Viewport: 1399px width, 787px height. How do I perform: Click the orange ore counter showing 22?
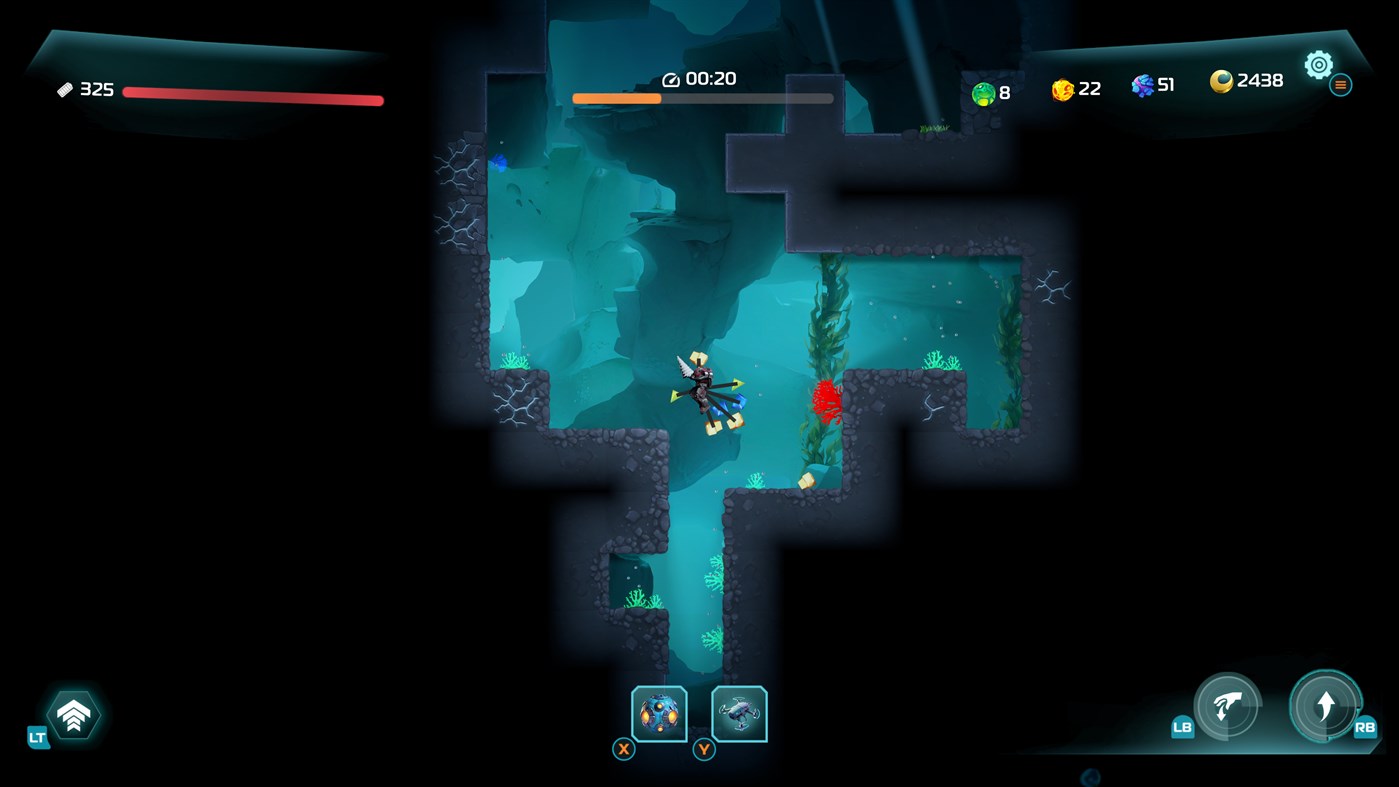click(x=1070, y=87)
